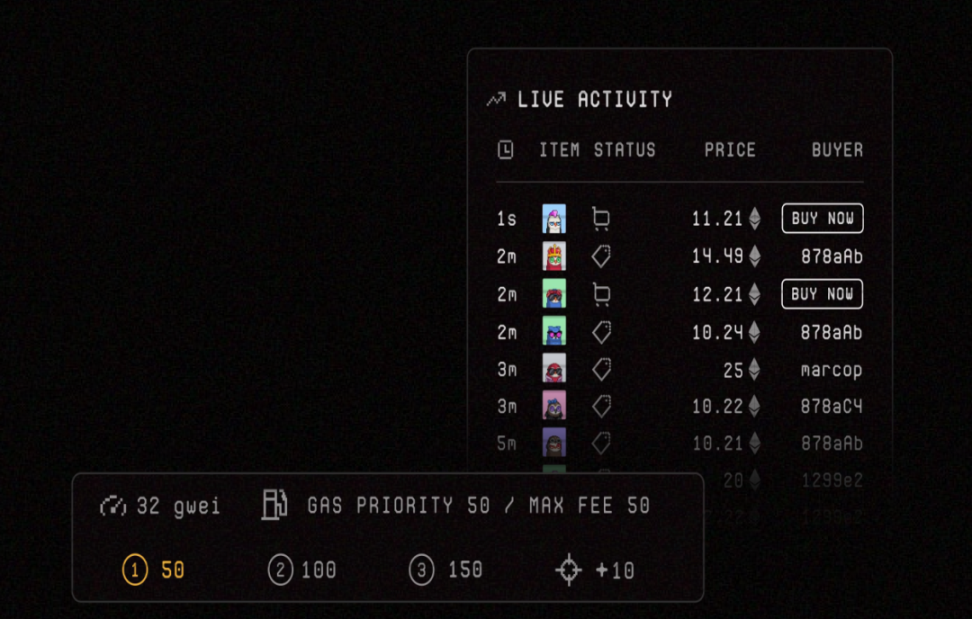Show the item thumbnail in the 12.21 row

pyautogui.click(x=554, y=294)
